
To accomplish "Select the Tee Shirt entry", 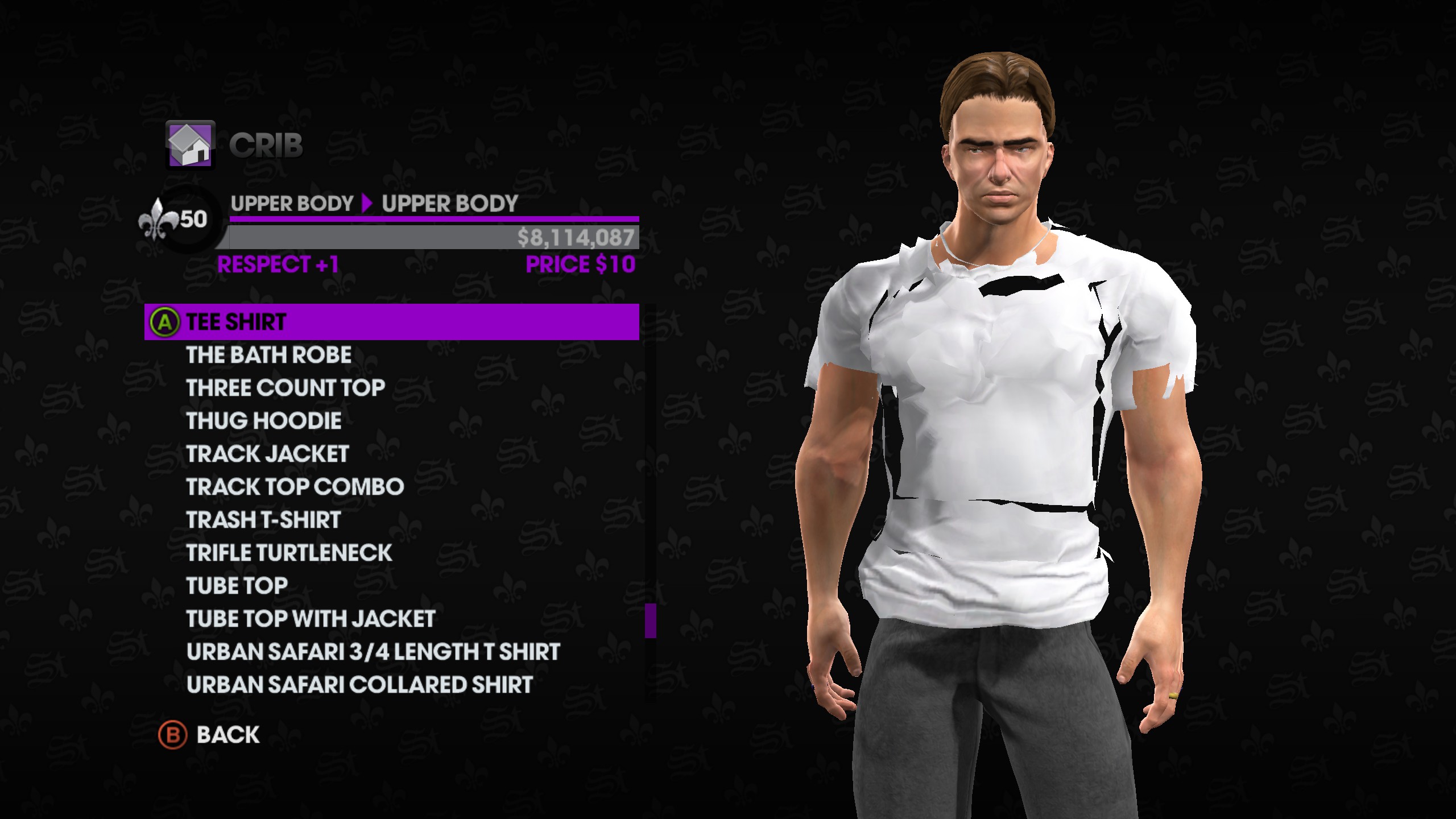I will [391, 322].
